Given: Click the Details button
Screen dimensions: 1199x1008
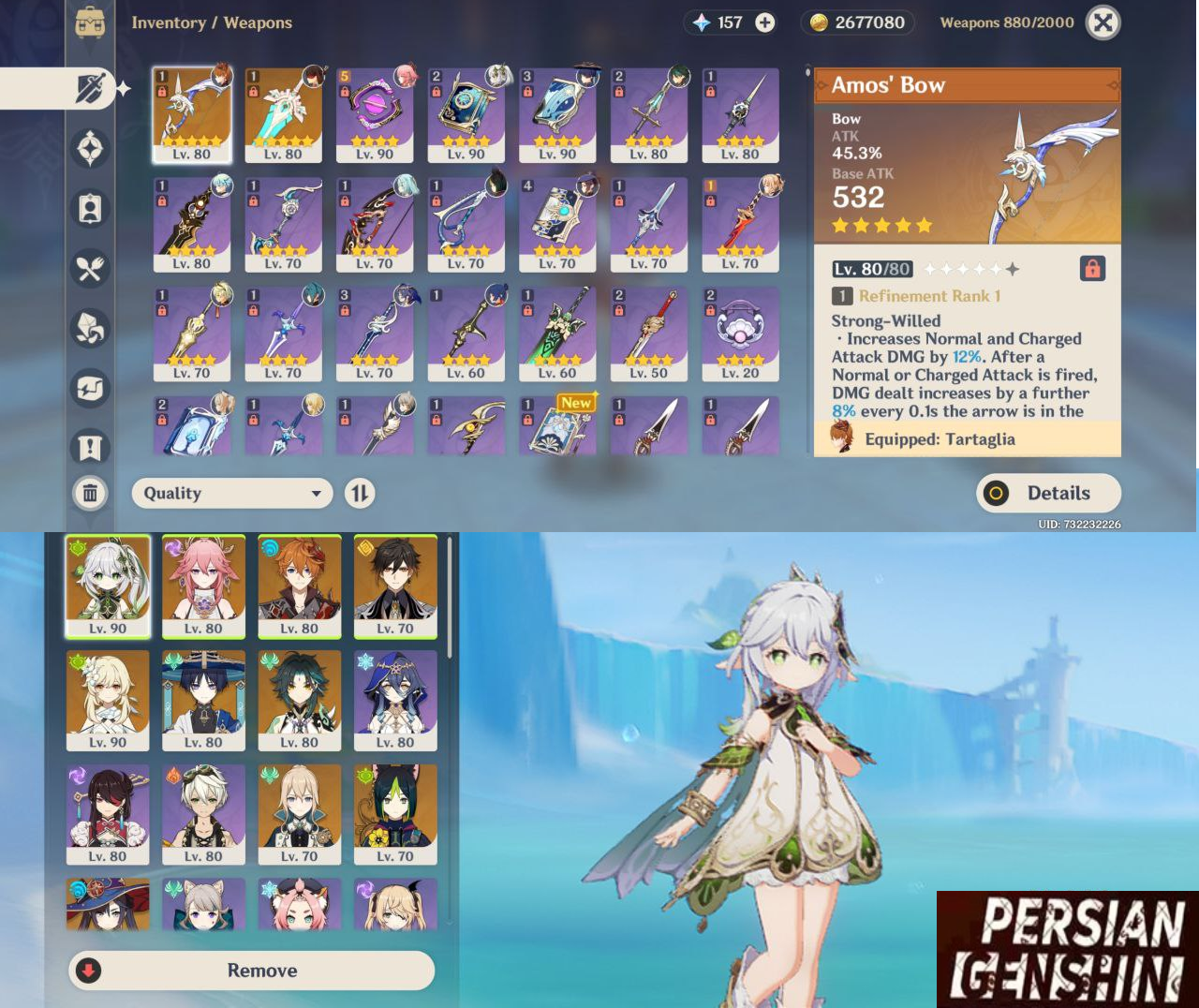Looking at the screenshot, I should pyautogui.click(x=1048, y=494).
